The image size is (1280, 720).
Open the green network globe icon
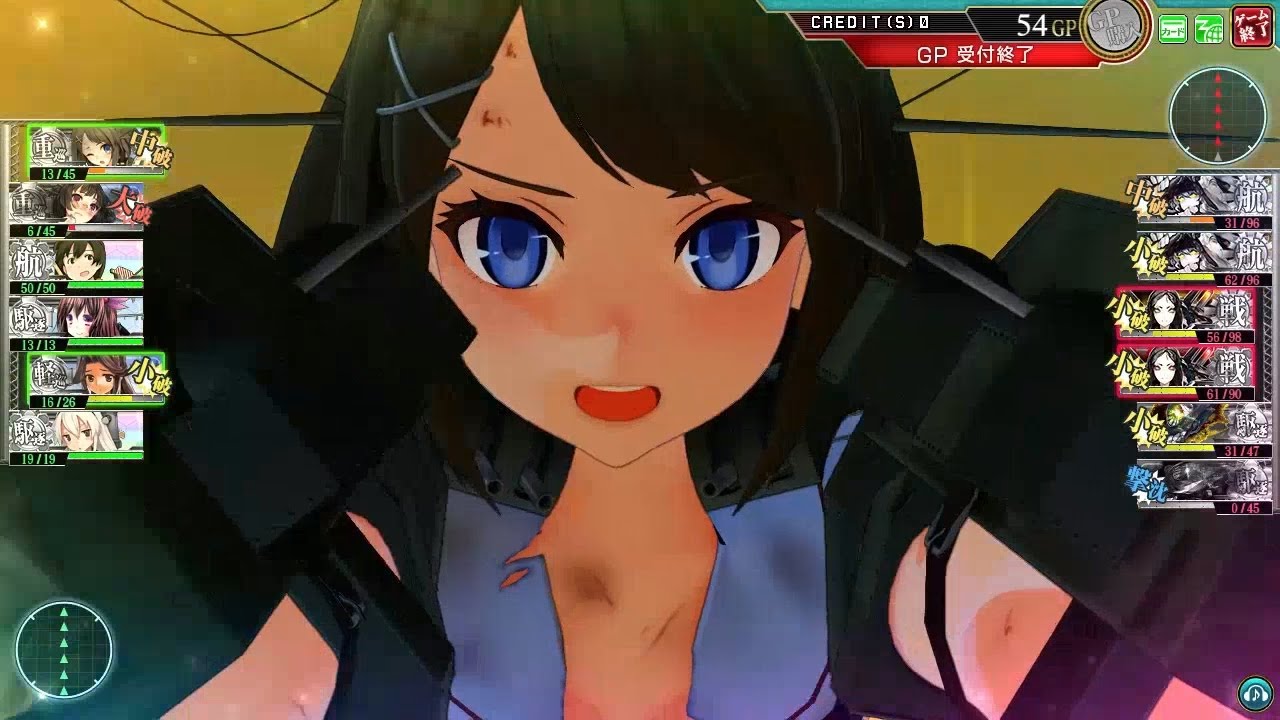tap(1208, 28)
